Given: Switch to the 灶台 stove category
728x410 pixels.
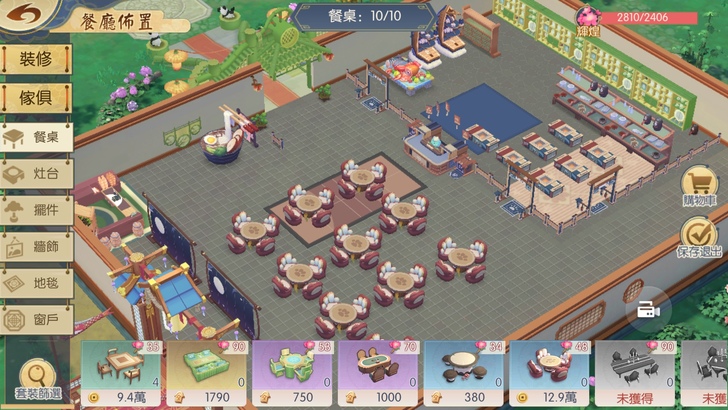Looking at the screenshot, I should 36,173.
